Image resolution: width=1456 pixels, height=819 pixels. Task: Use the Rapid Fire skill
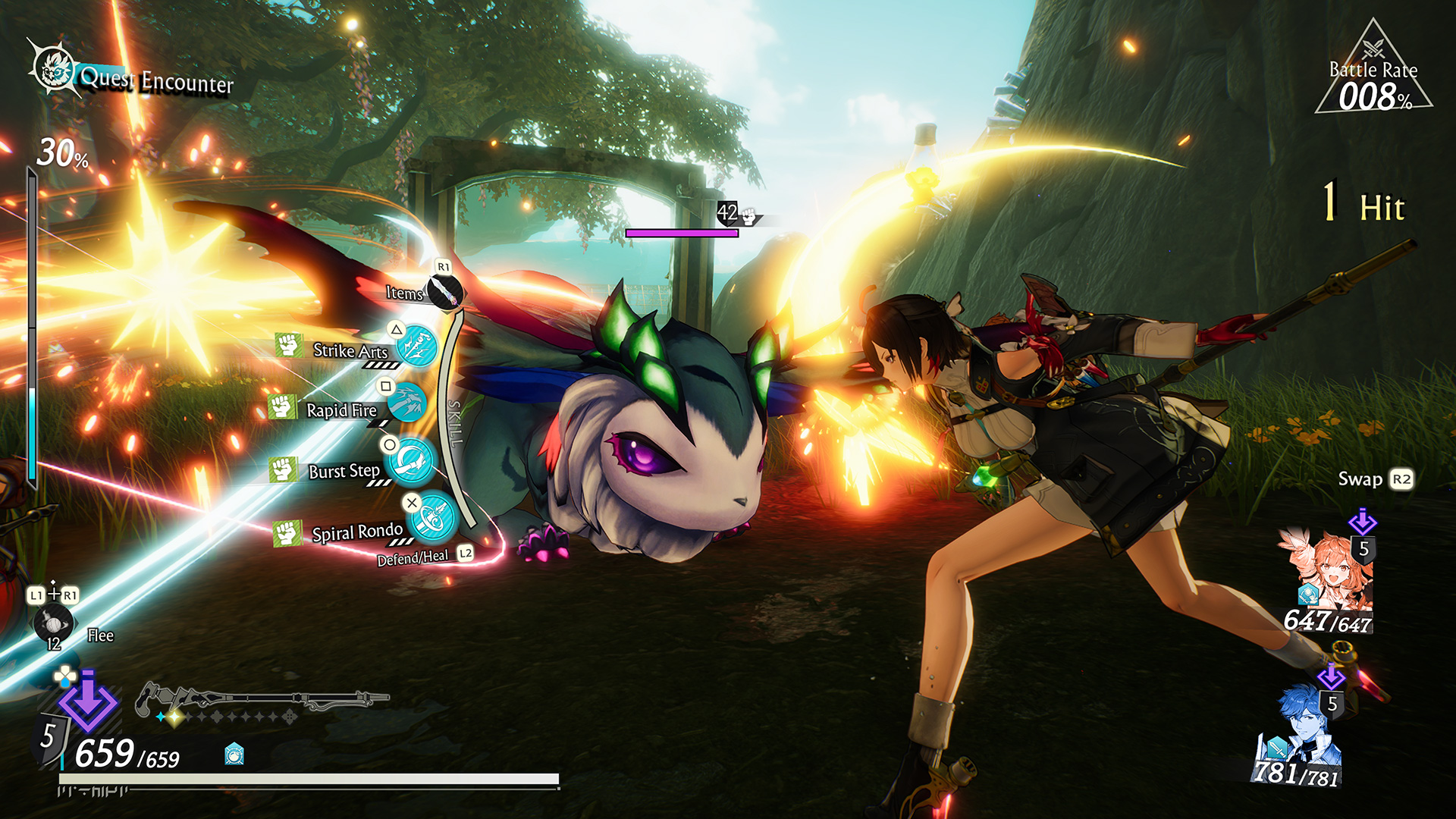tap(407, 403)
